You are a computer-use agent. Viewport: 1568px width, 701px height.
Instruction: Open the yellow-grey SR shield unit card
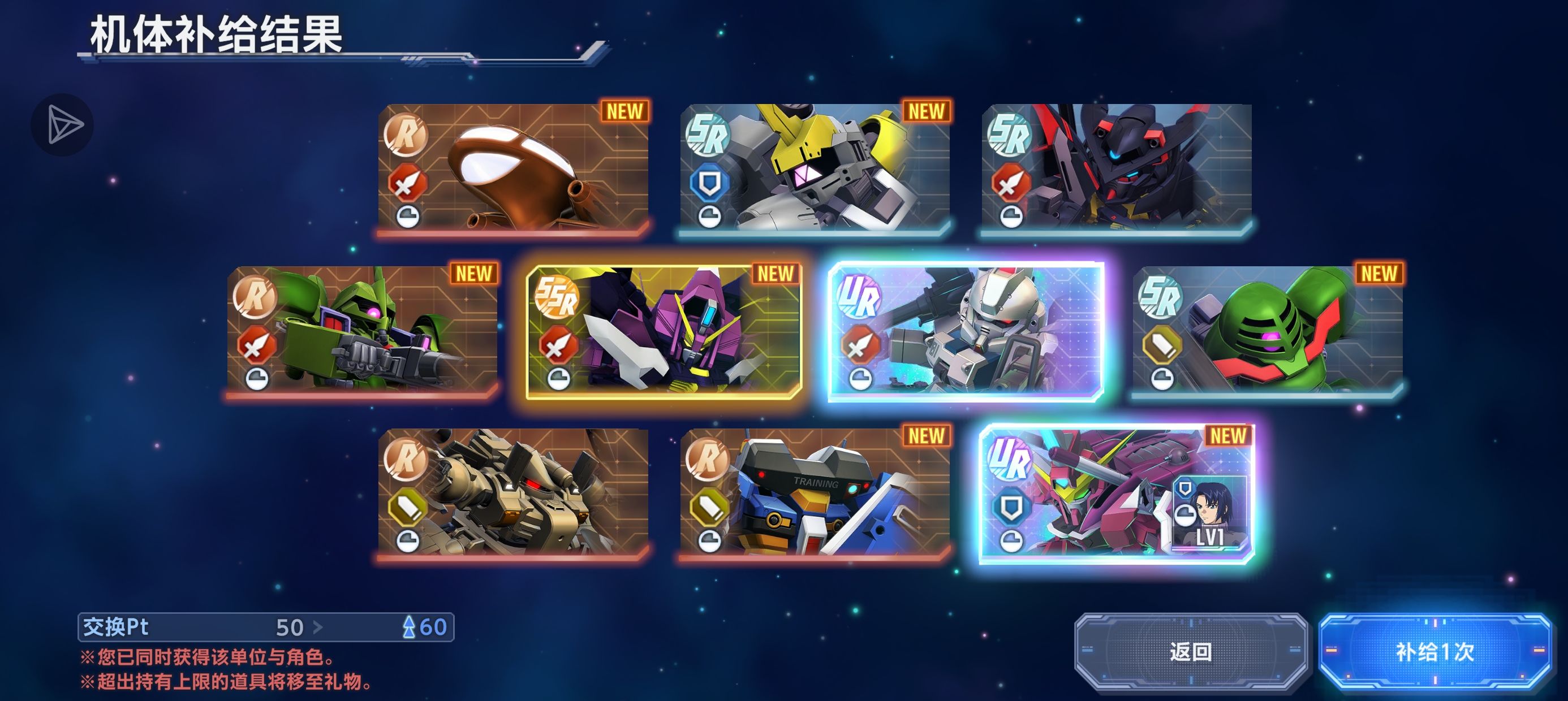[815, 168]
